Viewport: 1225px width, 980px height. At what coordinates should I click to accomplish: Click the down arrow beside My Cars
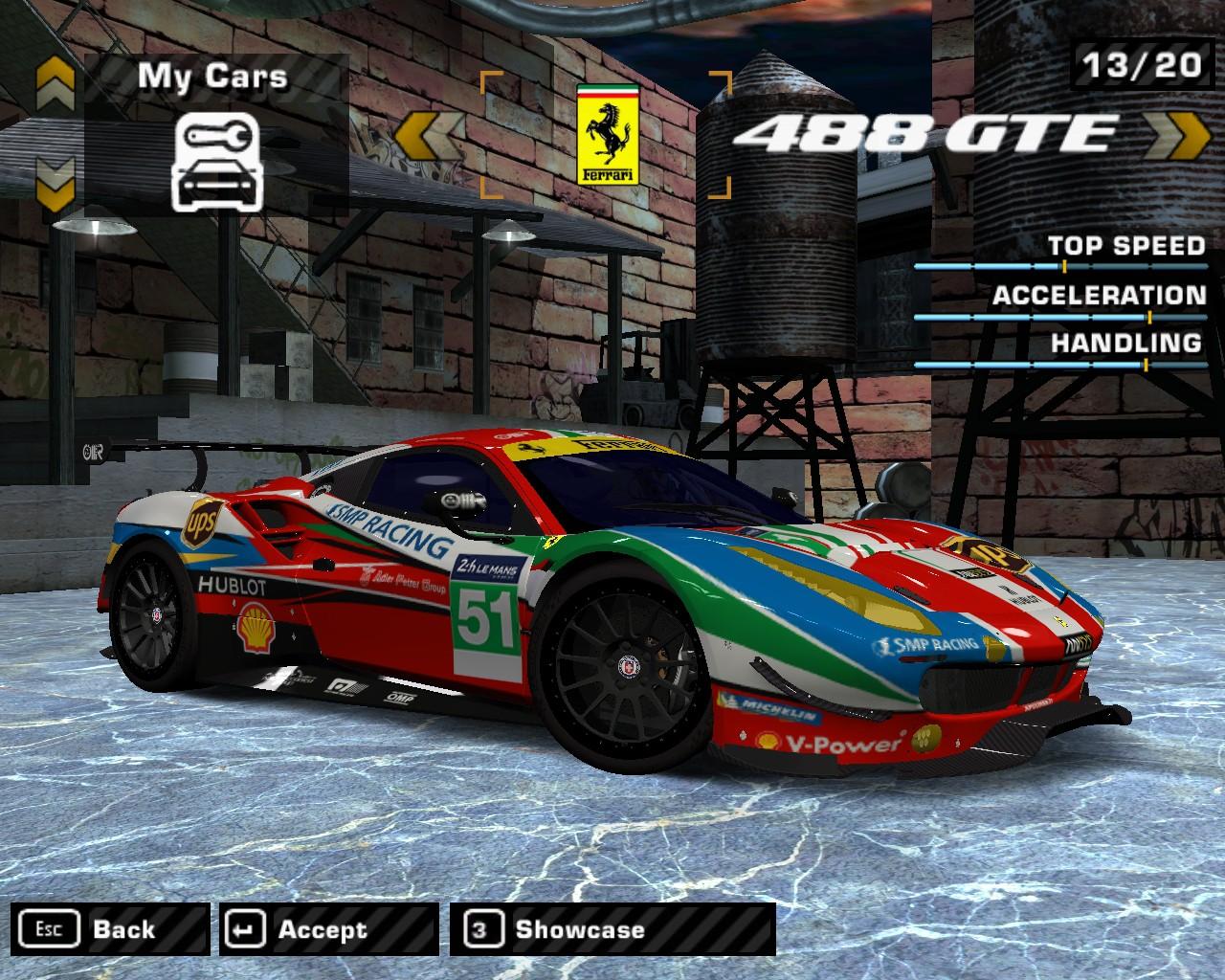pos(56,181)
